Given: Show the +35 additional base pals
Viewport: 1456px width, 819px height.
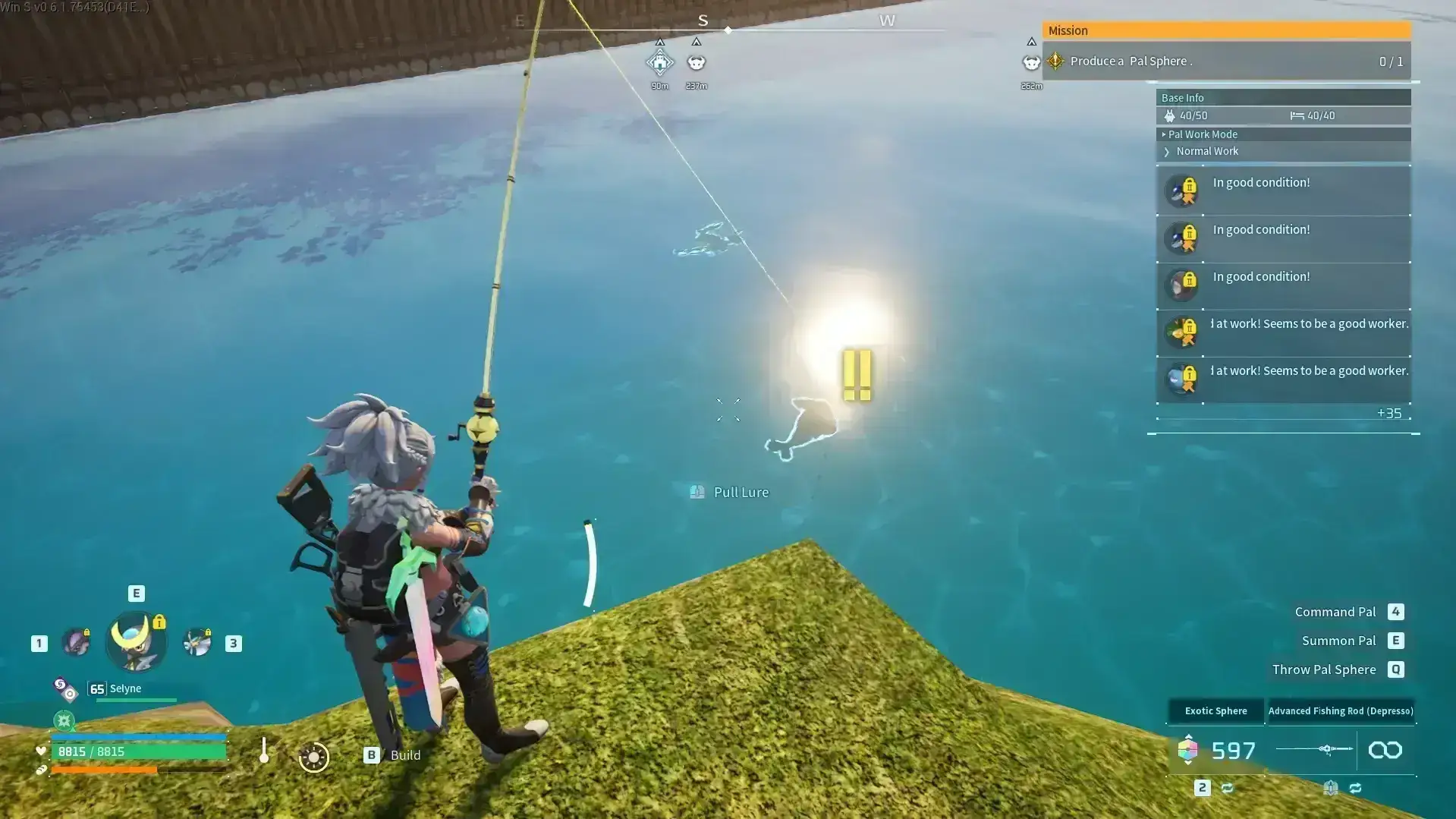Looking at the screenshot, I should coord(1388,414).
